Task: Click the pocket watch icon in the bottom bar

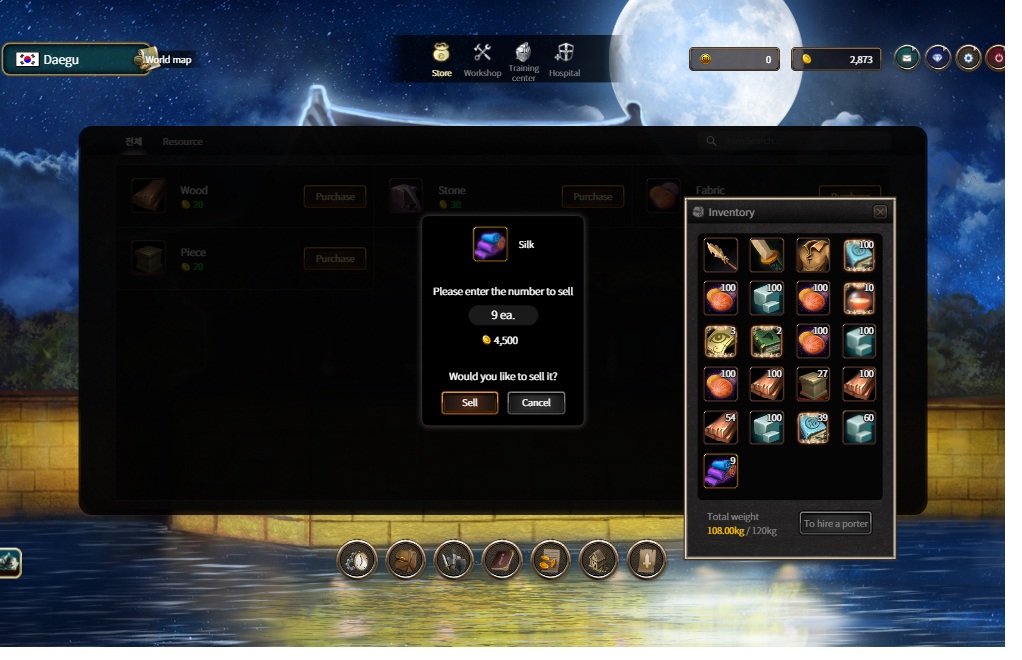Action: 357,560
